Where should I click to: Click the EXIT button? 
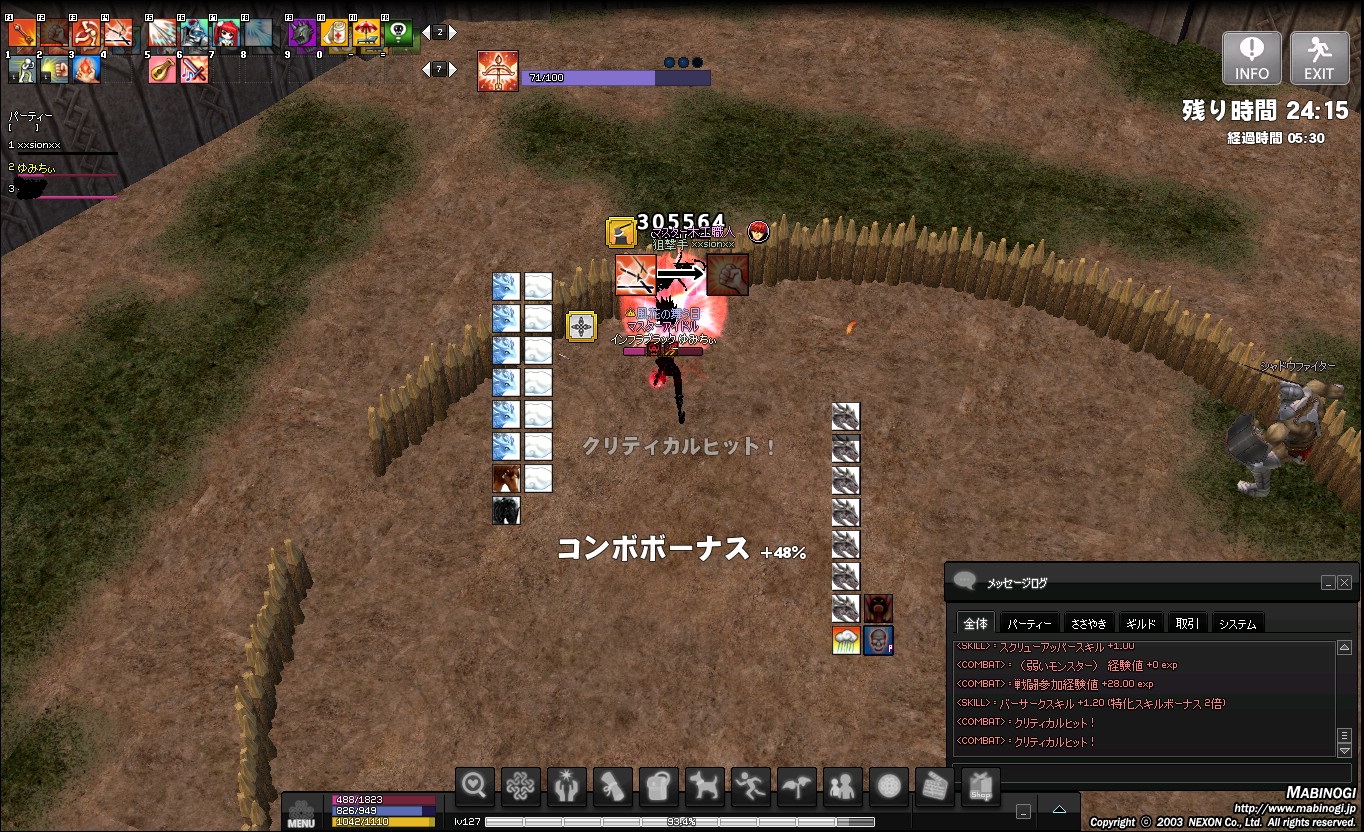click(1319, 58)
